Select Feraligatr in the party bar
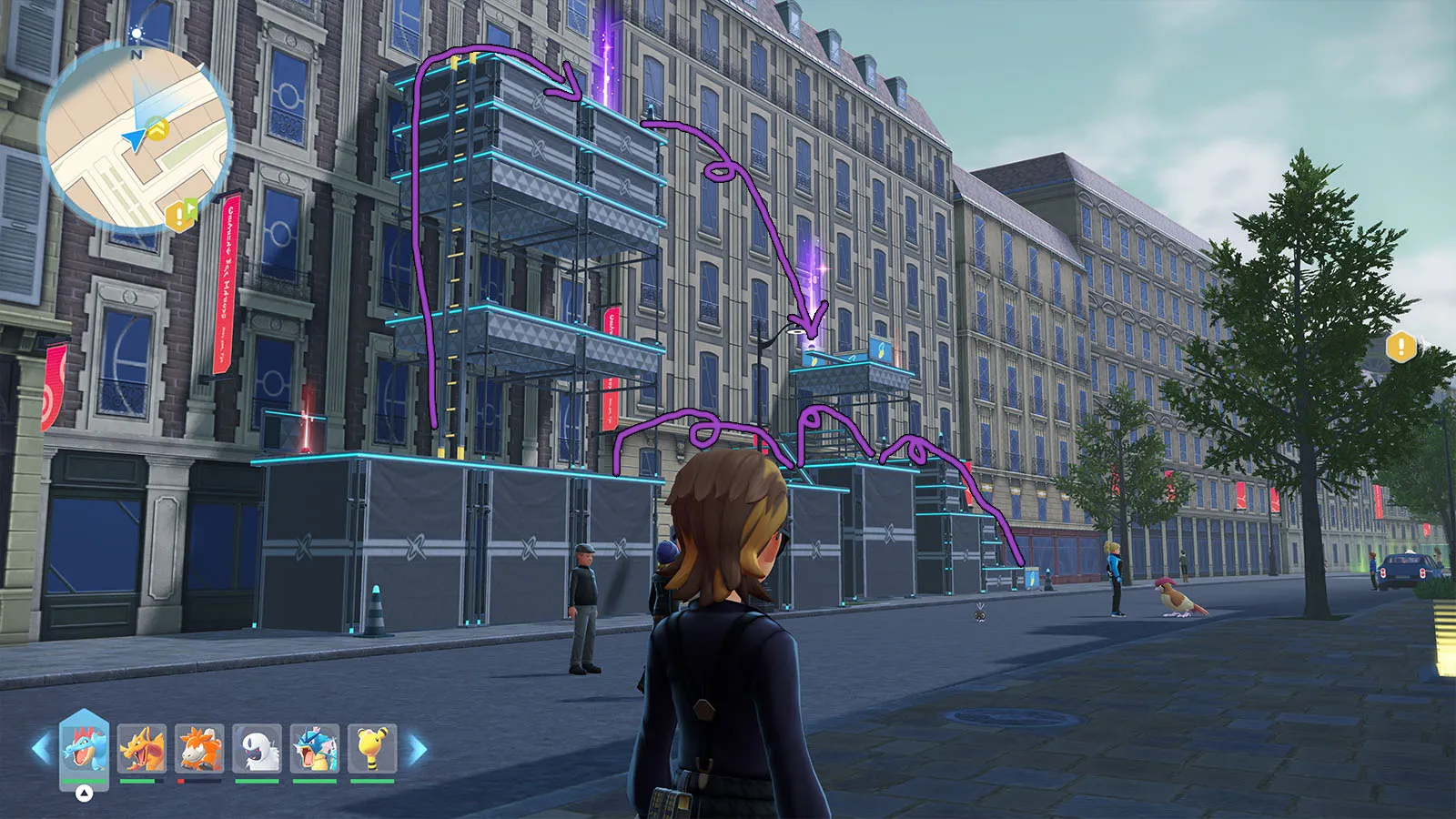The width and height of the screenshot is (1456, 819). pos(84,747)
